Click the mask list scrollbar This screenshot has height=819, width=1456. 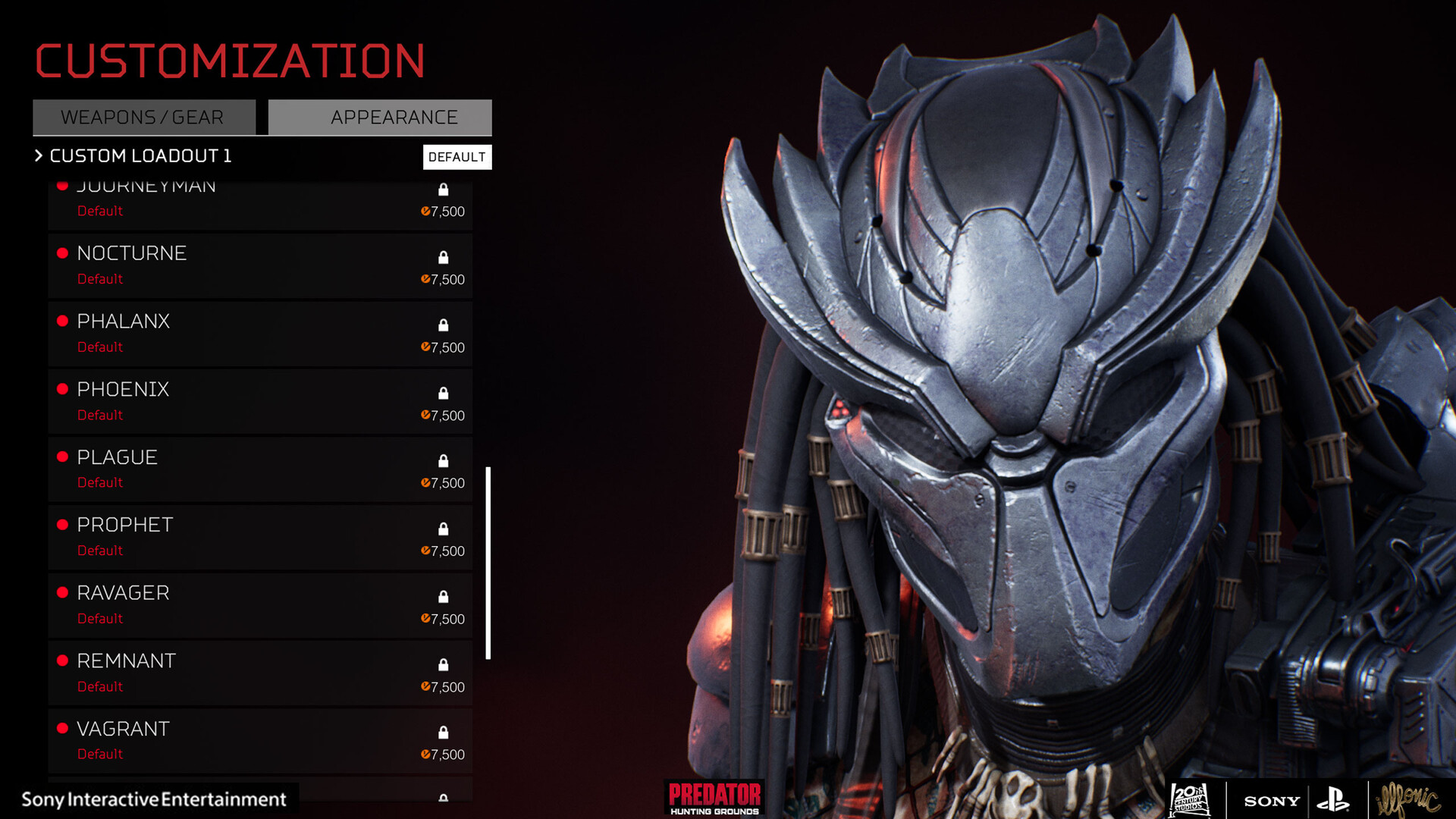pos(488,563)
